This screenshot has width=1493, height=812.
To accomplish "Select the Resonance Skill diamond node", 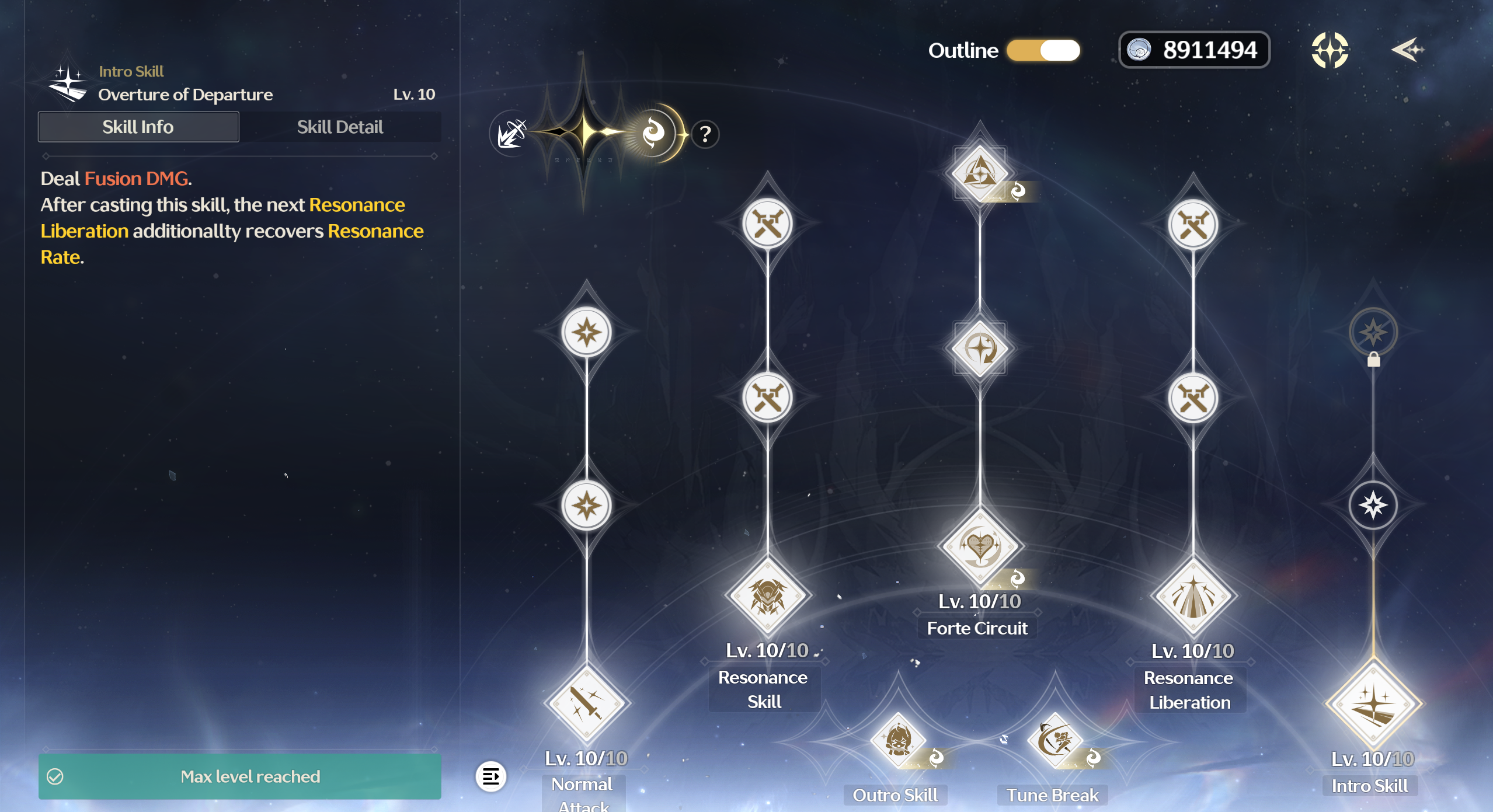I will pos(767,596).
